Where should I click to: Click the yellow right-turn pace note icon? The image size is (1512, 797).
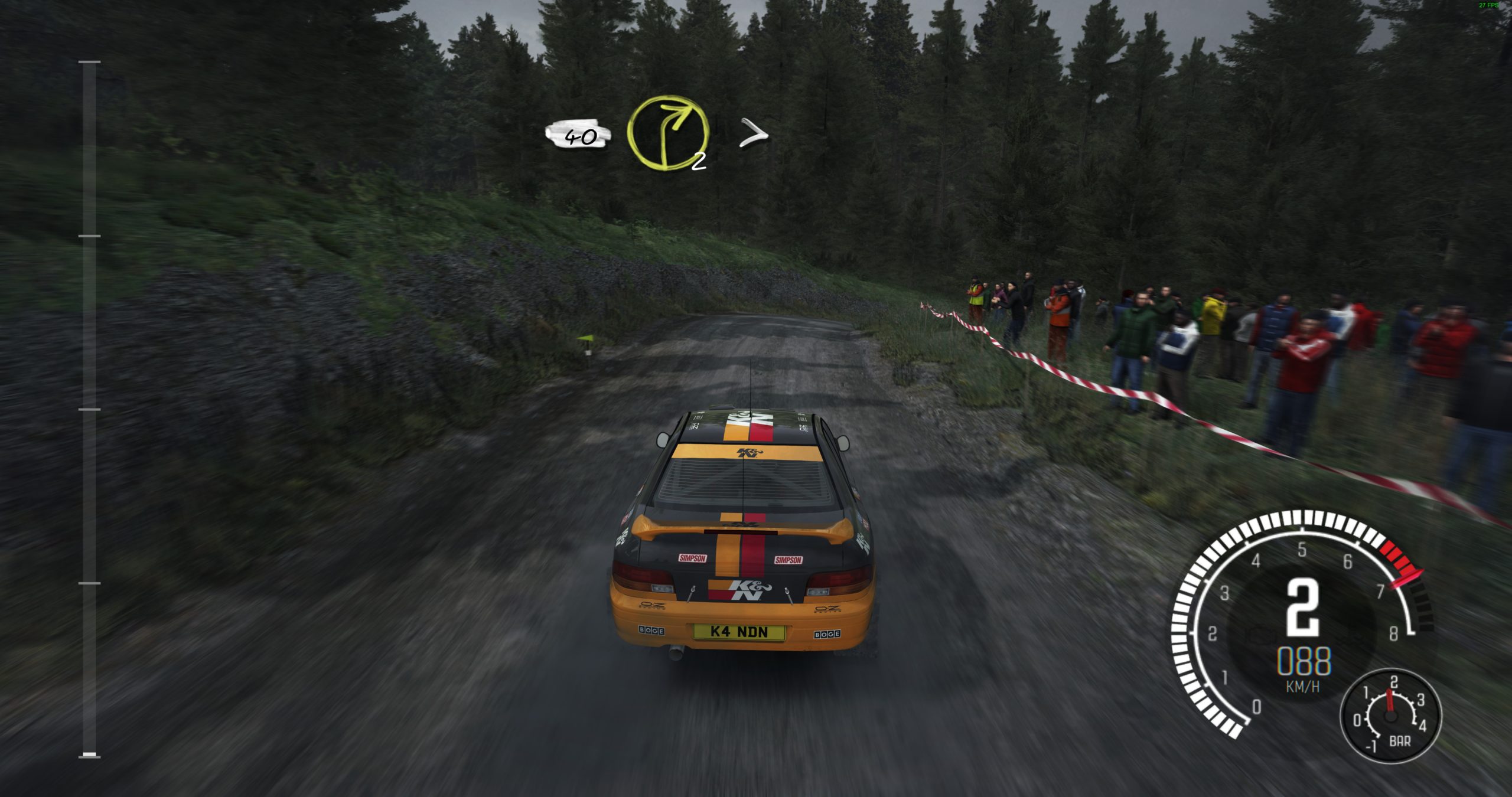coord(667,133)
